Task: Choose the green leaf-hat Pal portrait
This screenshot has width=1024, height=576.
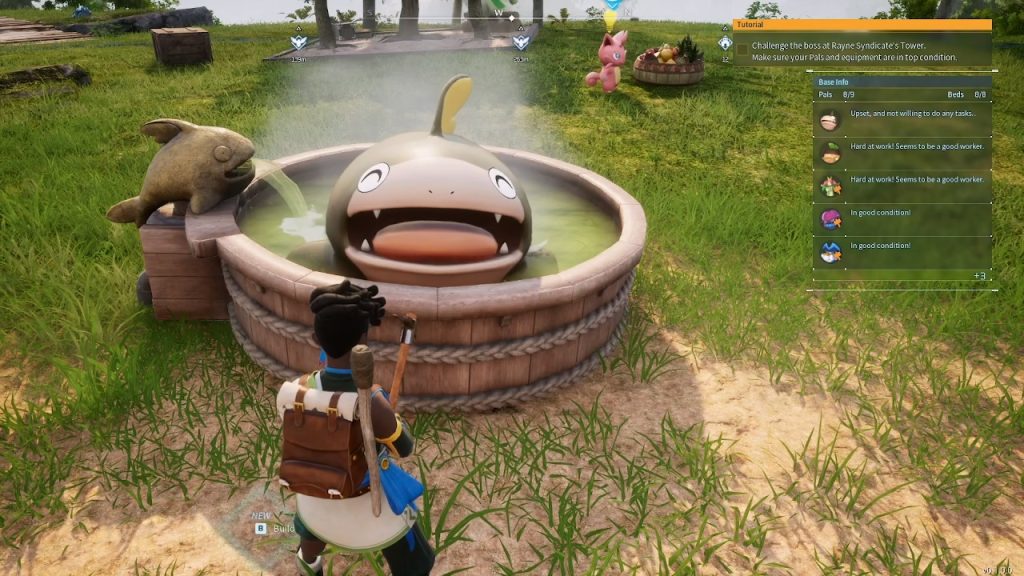Action: [x=830, y=153]
